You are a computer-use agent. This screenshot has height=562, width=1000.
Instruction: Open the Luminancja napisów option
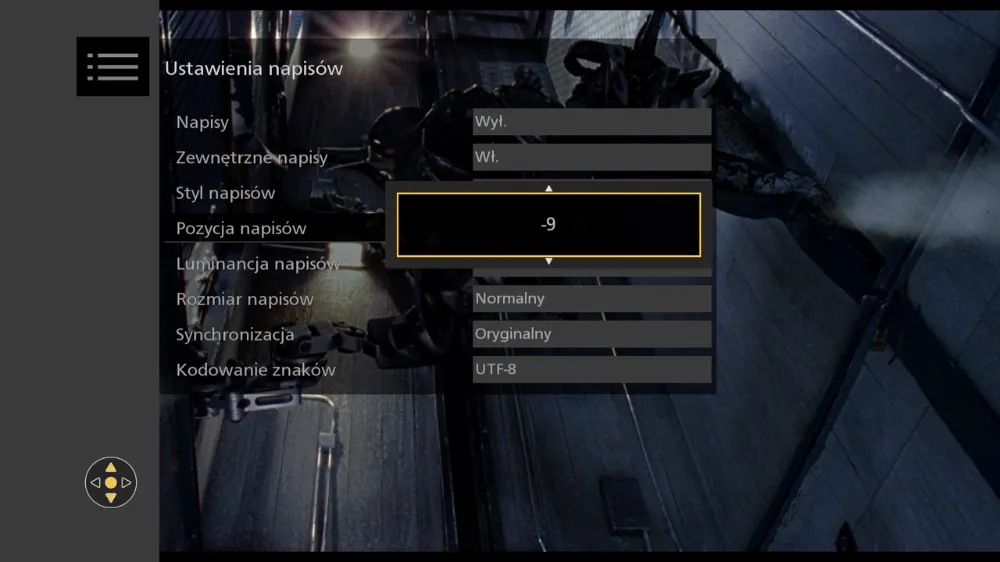(257, 264)
